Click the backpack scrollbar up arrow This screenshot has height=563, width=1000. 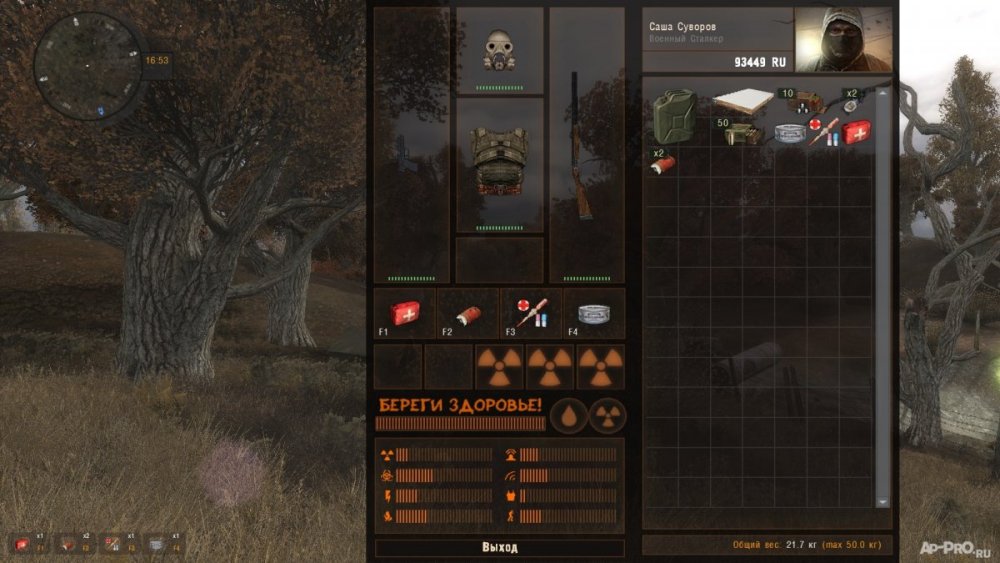(x=882, y=93)
